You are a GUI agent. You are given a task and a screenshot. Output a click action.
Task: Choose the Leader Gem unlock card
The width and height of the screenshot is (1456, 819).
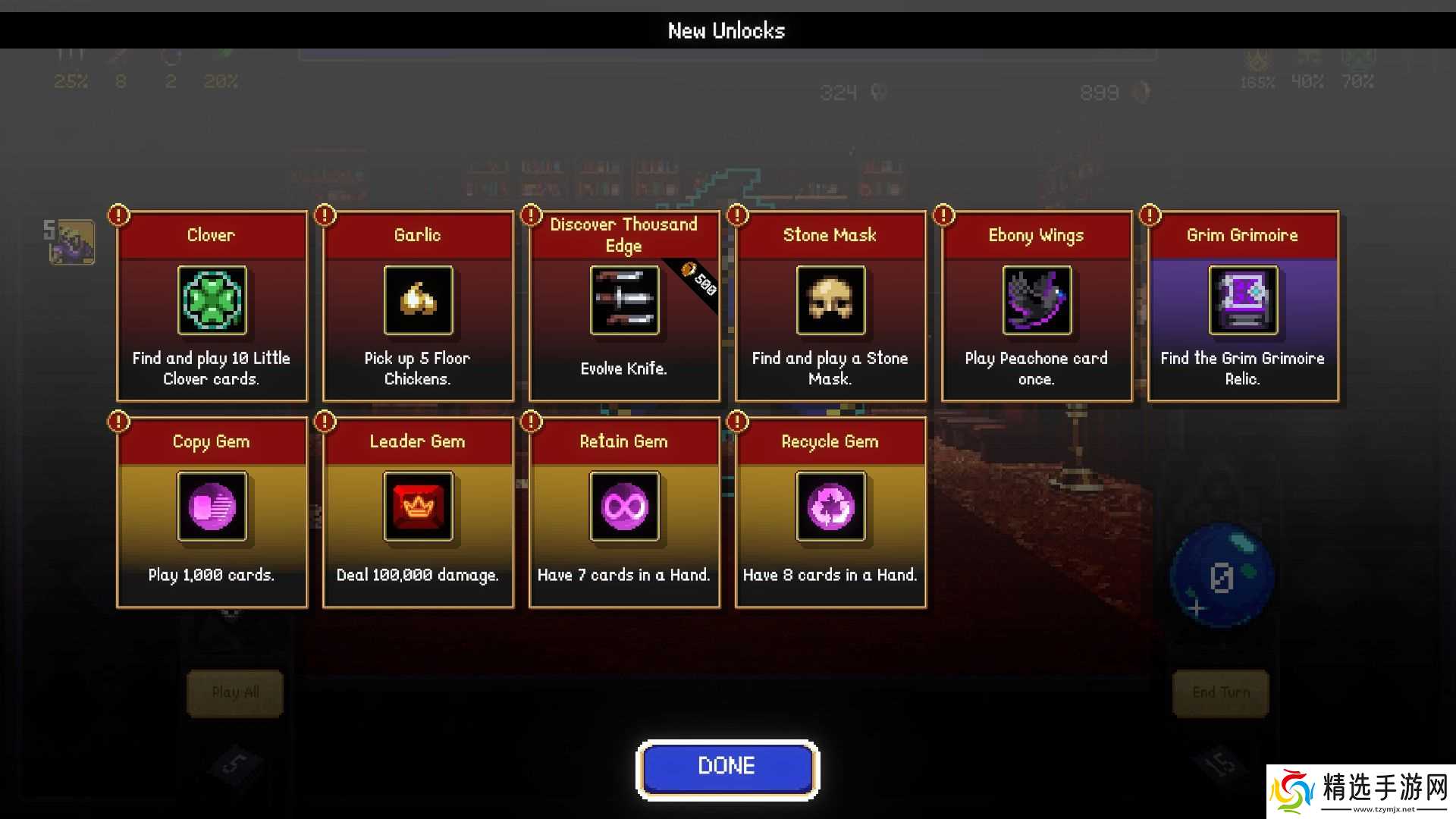coord(418,512)
